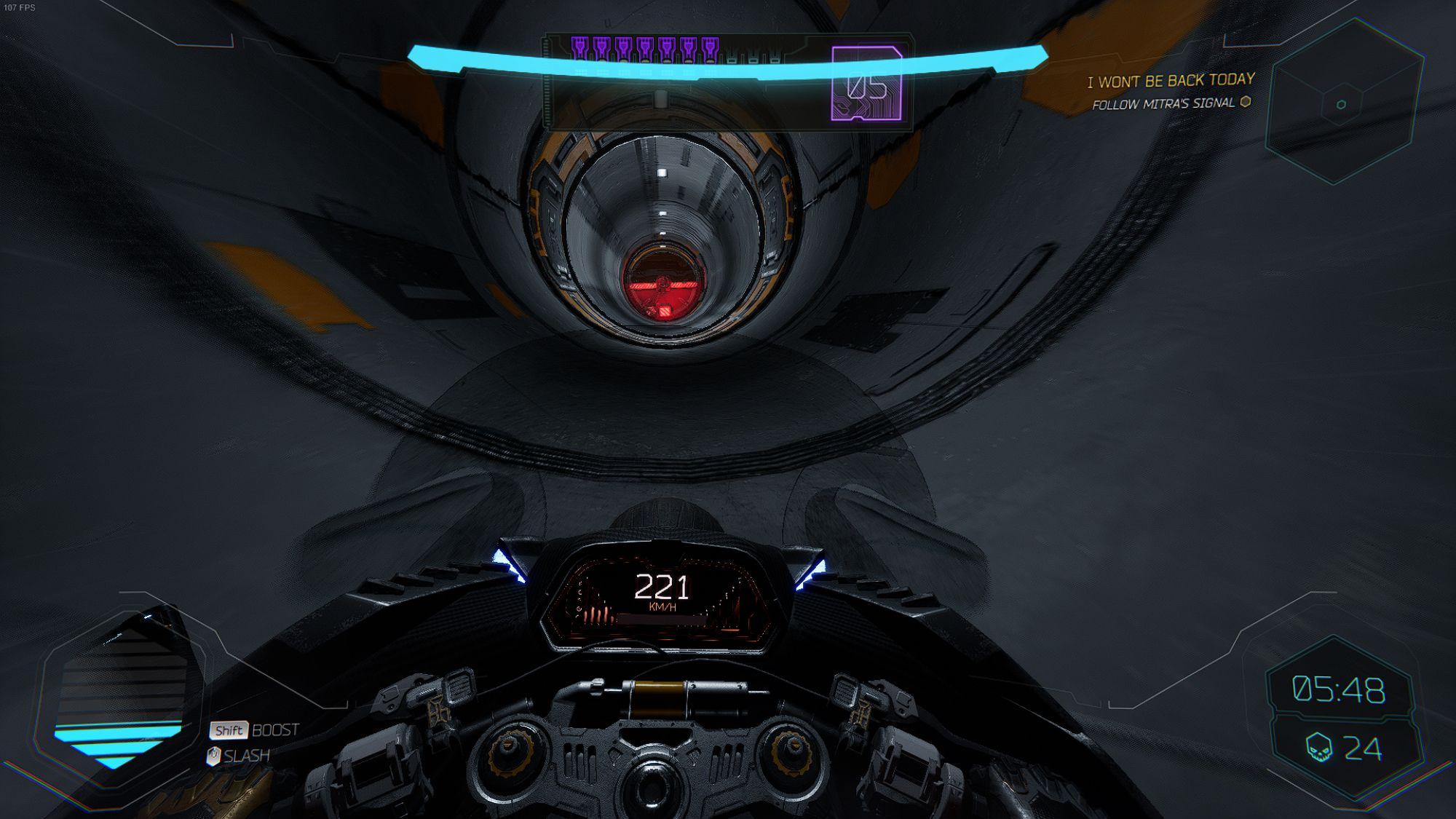The height and width of the screenshot is (819, 1456).
Task: Click the mouse icon next to SLASH
Action: pyautogui.click(x=214, y=755)
